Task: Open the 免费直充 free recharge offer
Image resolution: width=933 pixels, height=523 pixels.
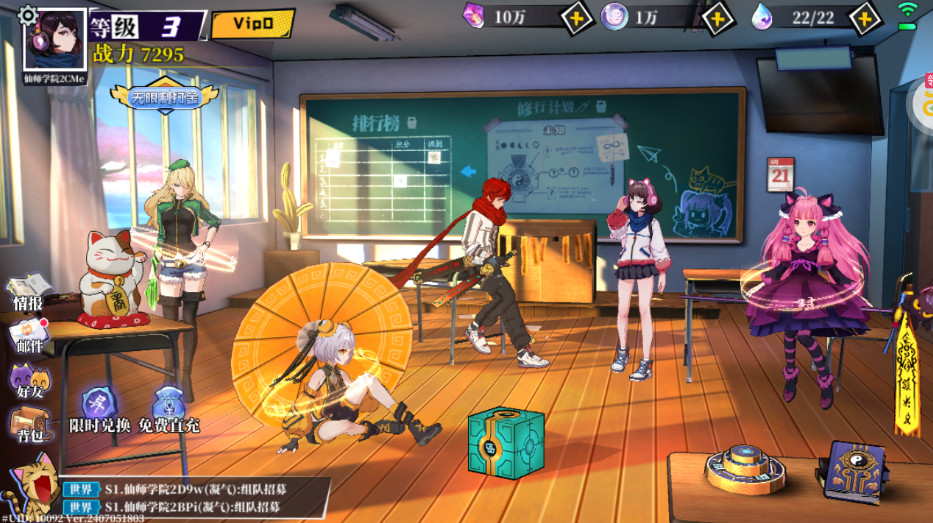Action: pos(169,412)
